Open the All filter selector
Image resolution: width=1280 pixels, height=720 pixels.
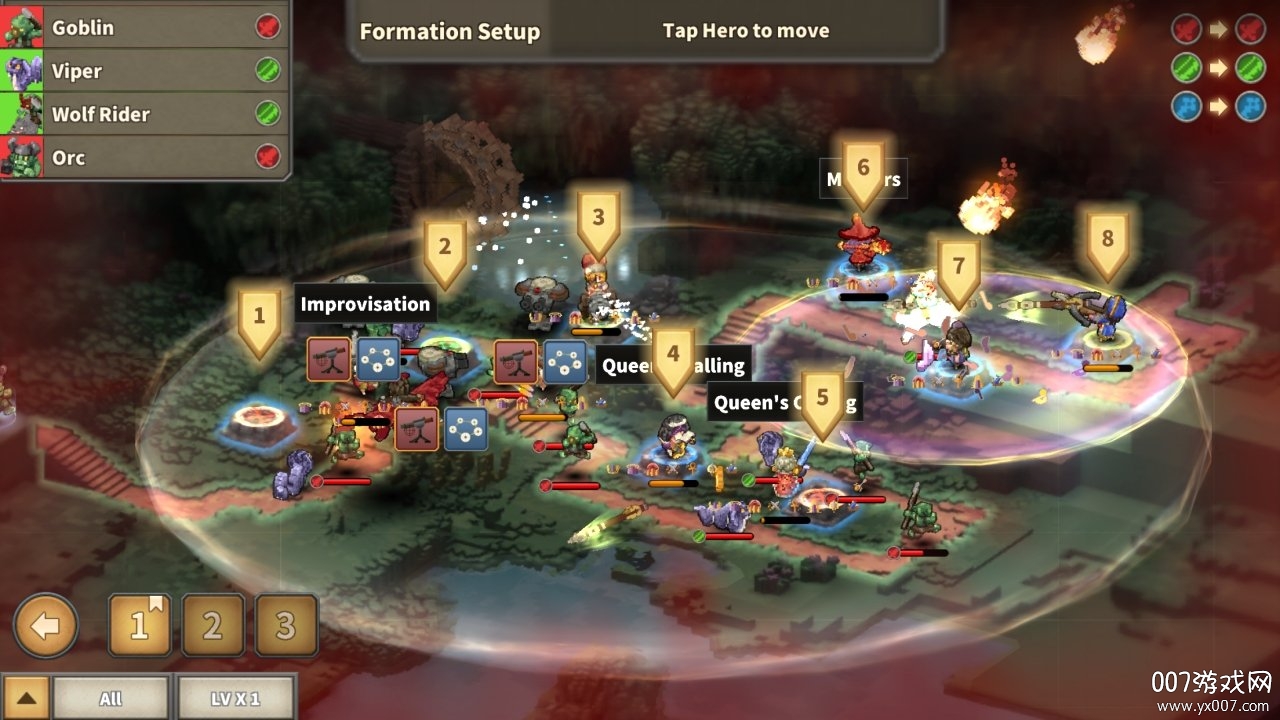click(112, 698)
